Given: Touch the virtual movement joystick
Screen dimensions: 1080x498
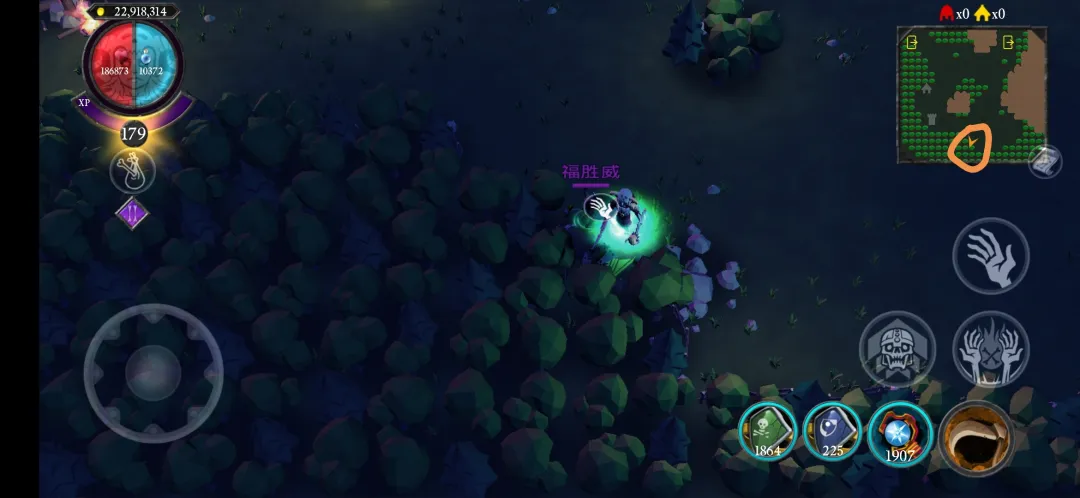Looking at the screenshot, I should (153, 372).
